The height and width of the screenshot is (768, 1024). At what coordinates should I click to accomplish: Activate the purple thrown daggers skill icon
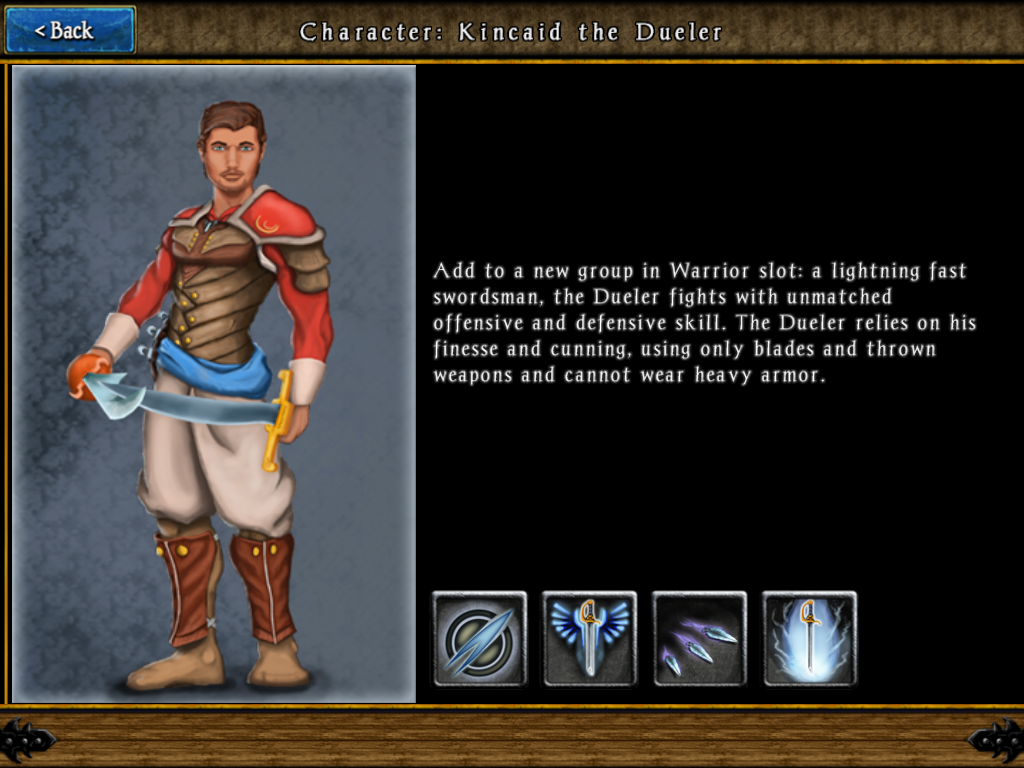point(700,639)
